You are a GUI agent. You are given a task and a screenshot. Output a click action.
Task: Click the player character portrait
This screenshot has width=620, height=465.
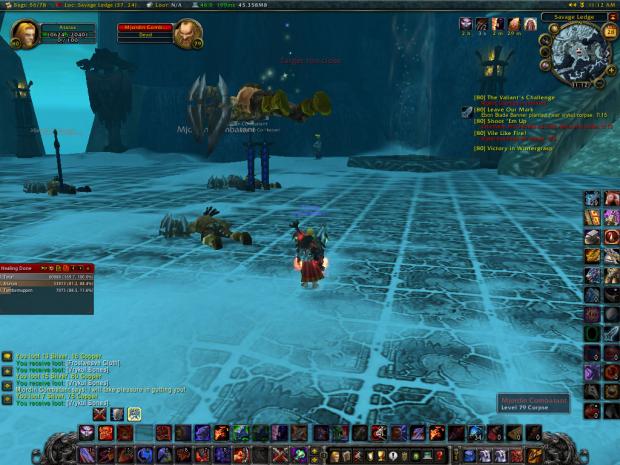[x=24, y=35]
